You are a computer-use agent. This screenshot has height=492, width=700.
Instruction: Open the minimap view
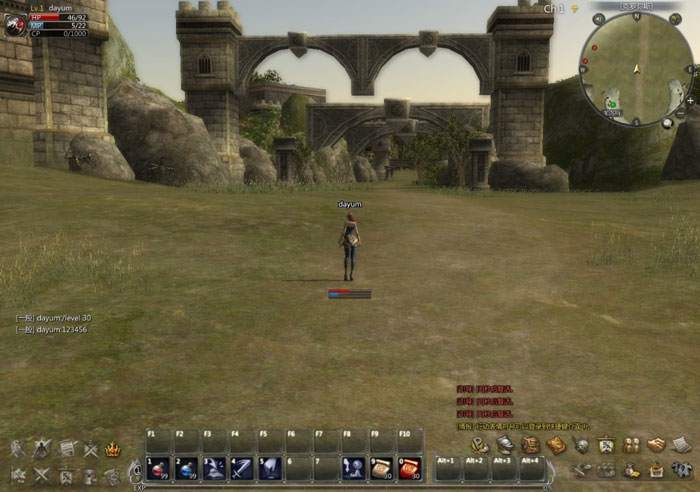click(x=637, y=66)
